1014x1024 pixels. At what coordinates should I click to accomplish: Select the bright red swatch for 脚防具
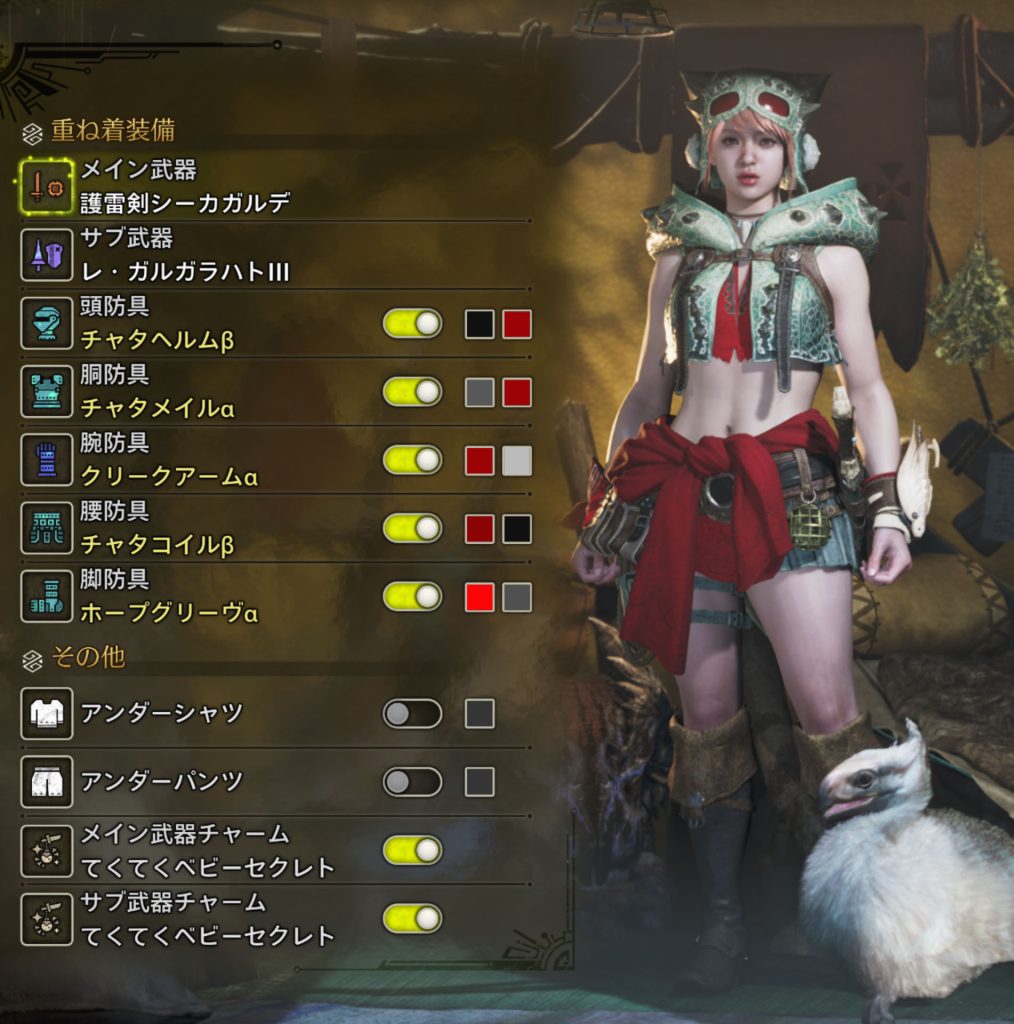point(479,596)
